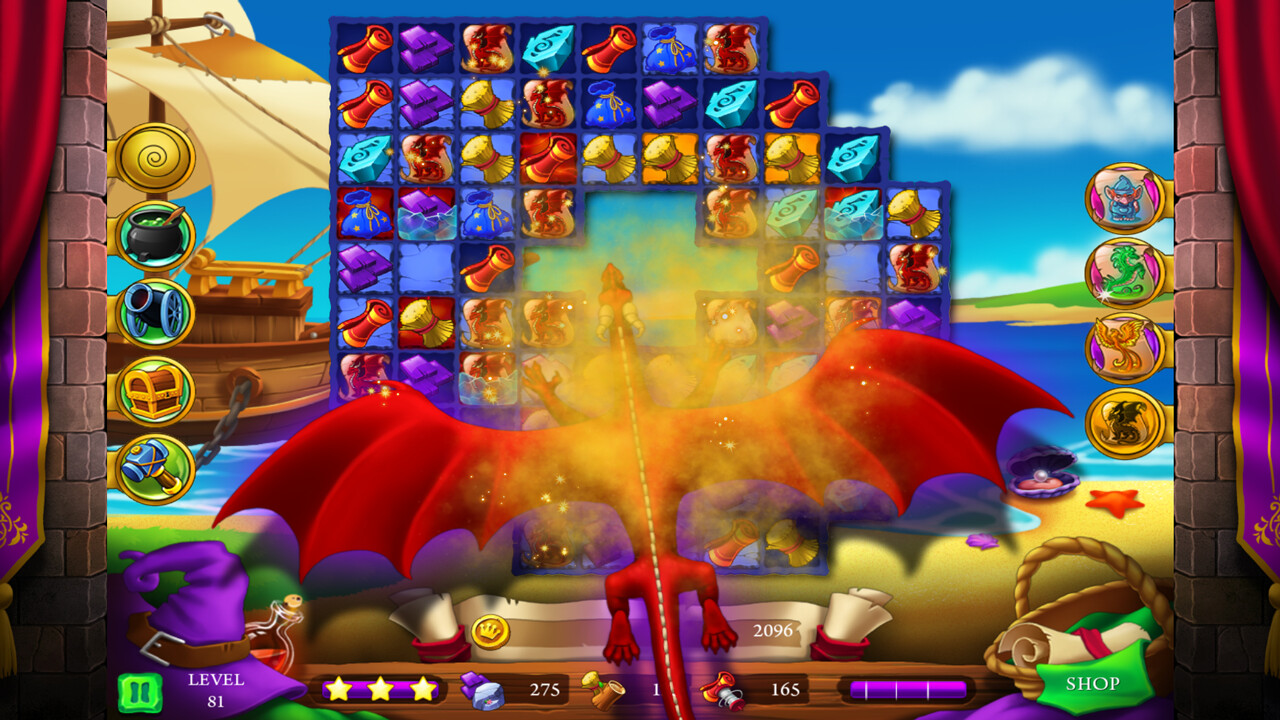Click the blue wizard medallion
1280x720 pixels.
(1124, 199)
